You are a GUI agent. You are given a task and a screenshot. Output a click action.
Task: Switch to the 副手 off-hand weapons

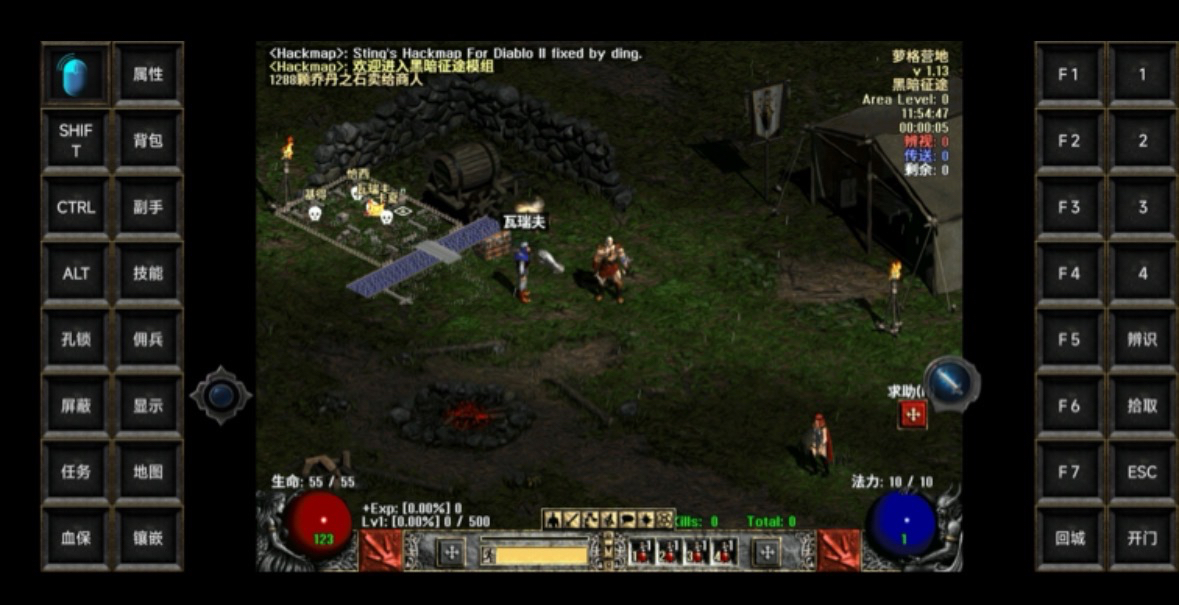(148, 207)
